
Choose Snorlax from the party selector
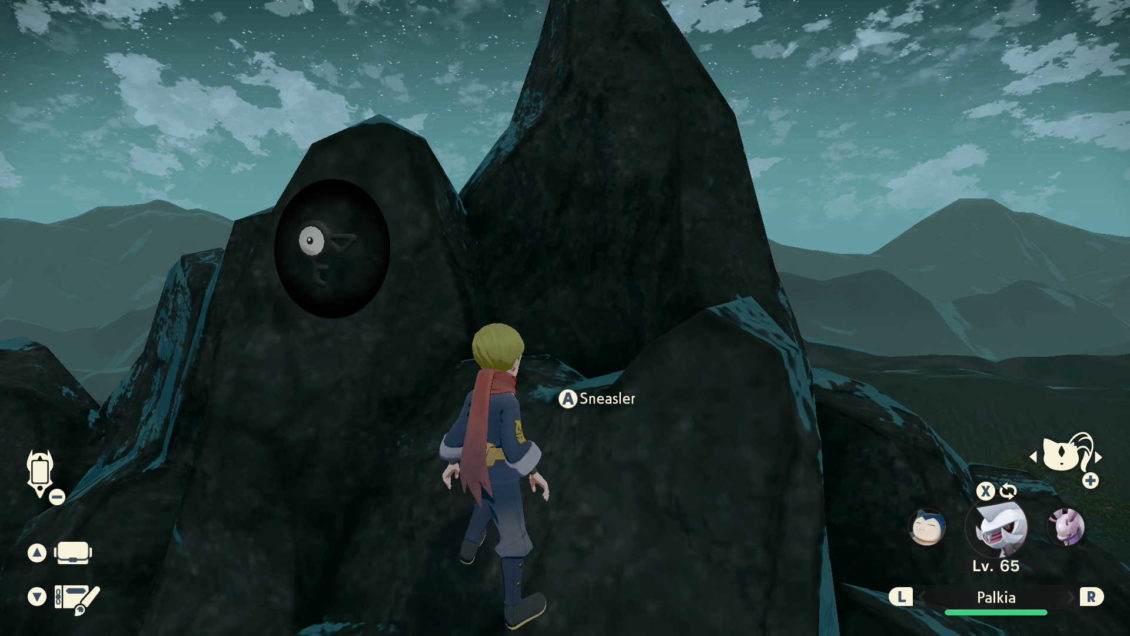click(928, 526)
